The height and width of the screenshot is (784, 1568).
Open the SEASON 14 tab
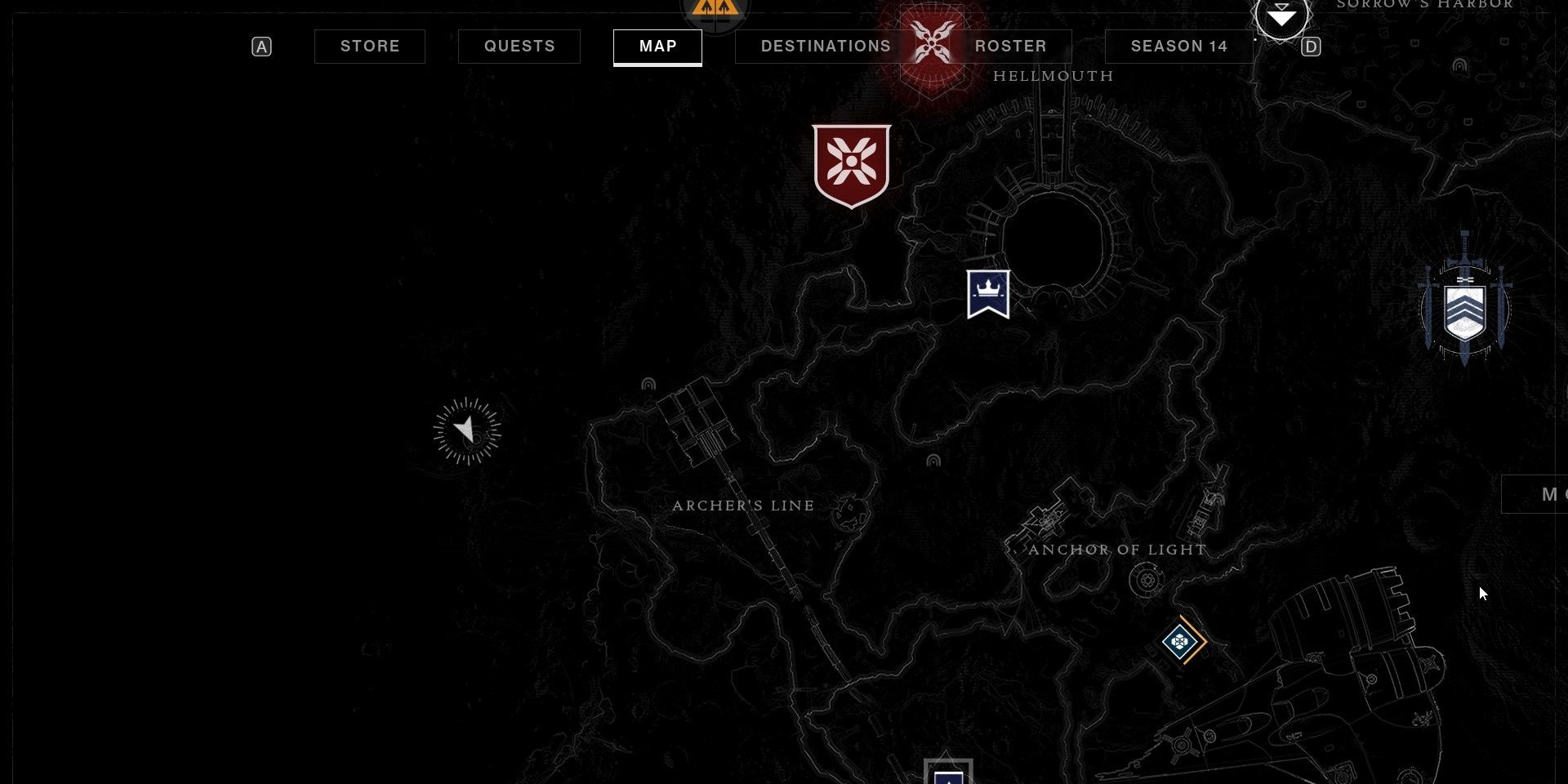tap(1178, 47)
